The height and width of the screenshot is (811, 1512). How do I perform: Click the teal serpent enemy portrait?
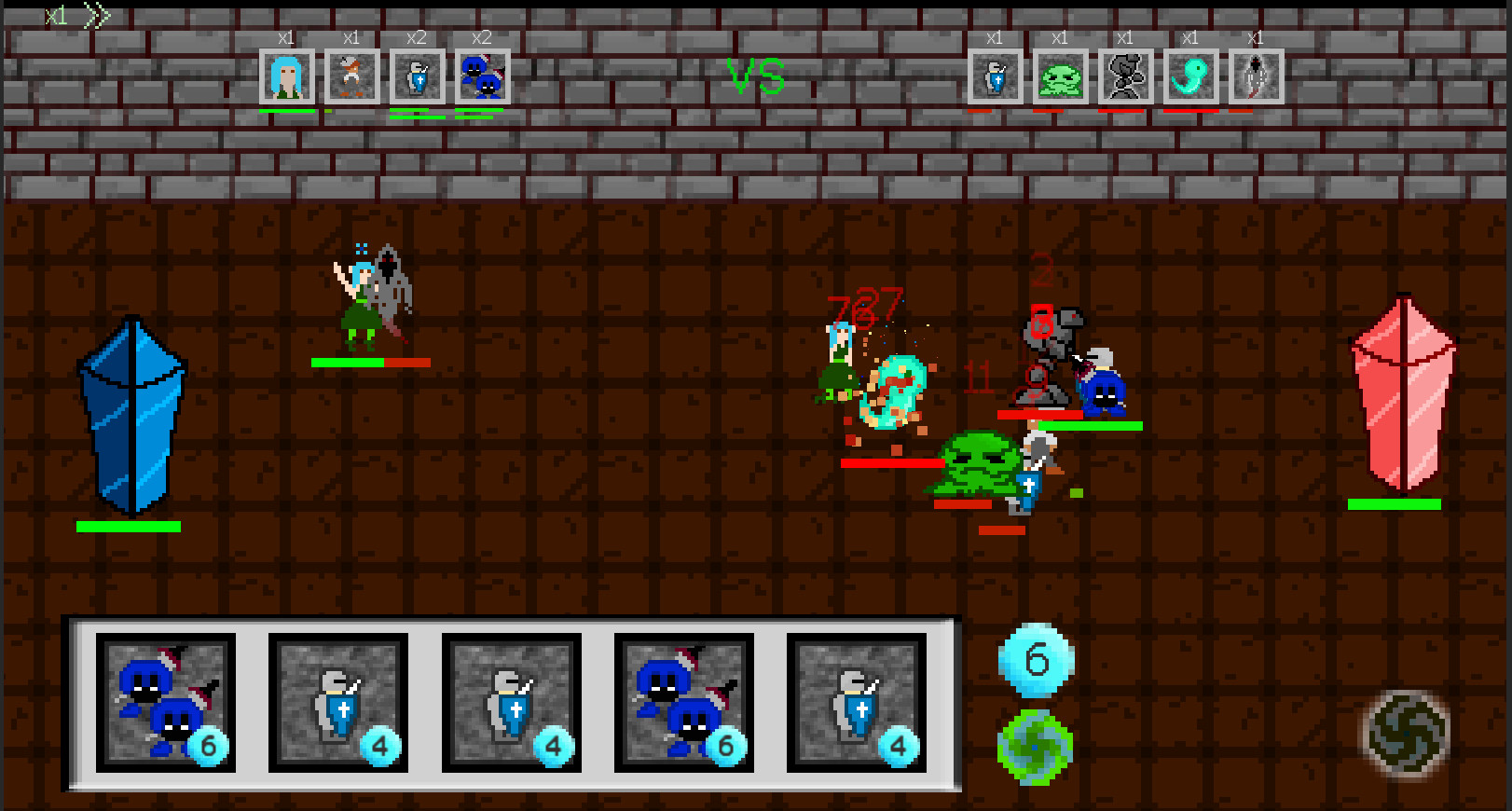pyautogui.click(x=1191, y=76)
